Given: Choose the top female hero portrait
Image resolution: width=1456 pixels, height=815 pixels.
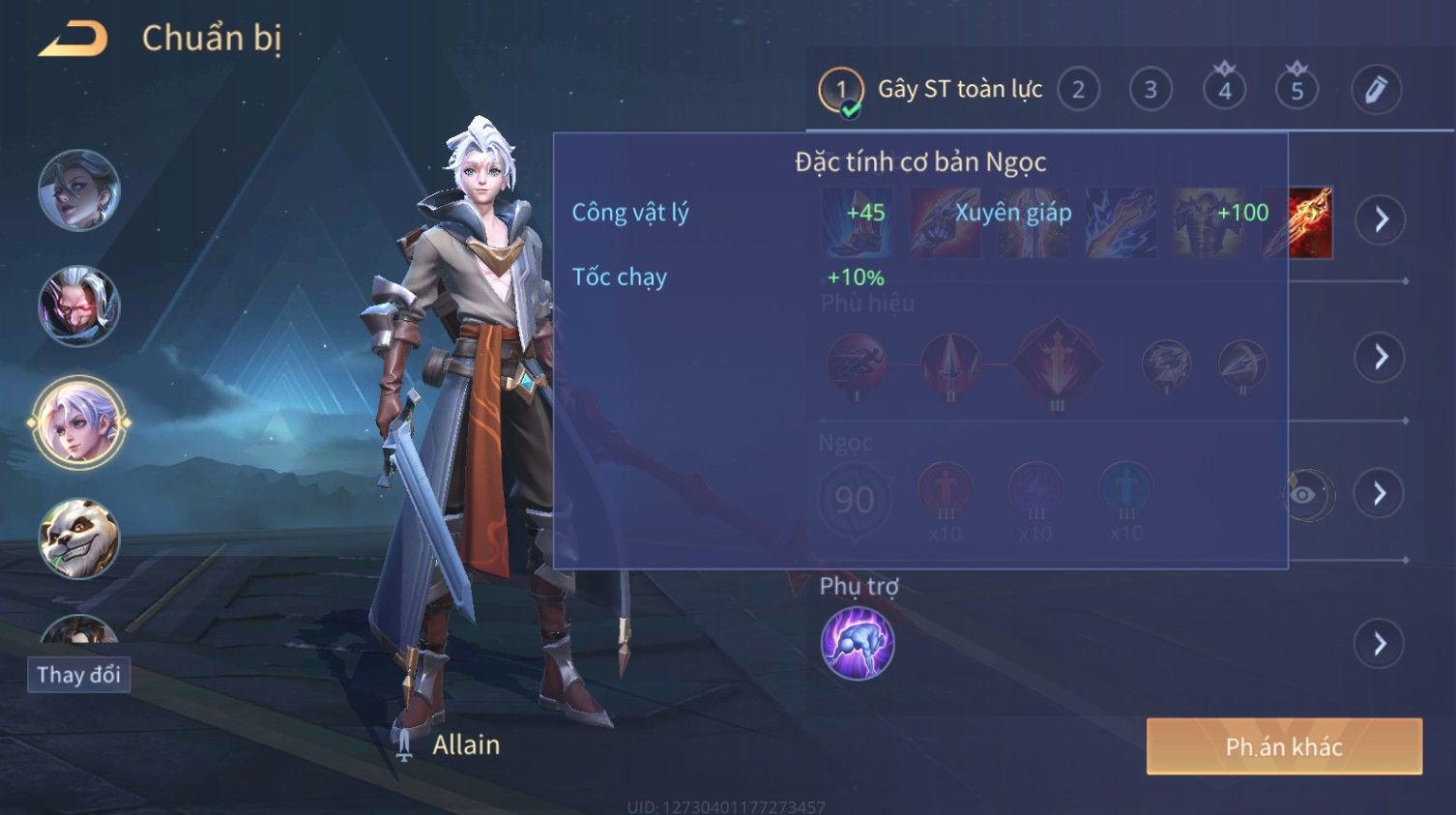Looking at the screenshot, I should [x=78, y=190].
